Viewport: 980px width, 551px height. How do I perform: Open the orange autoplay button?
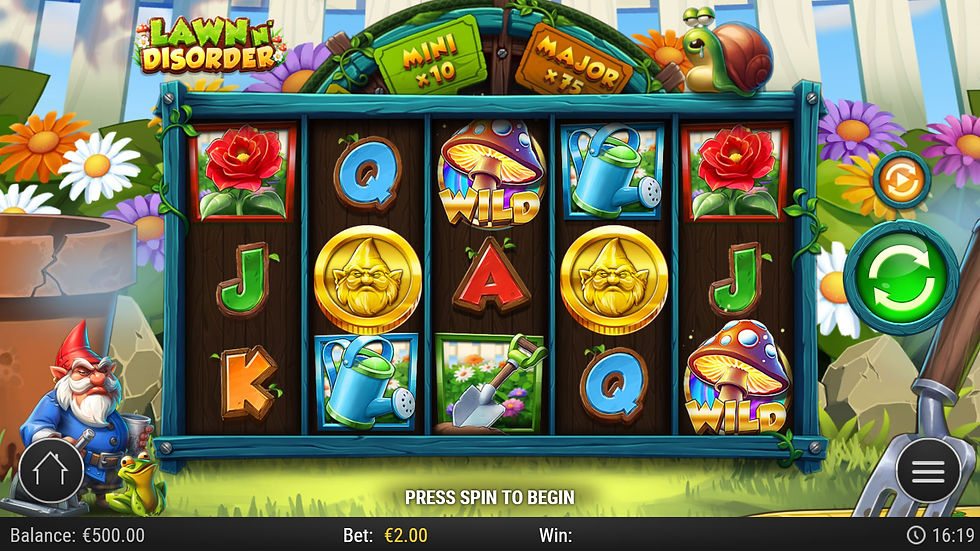click(901, 181)
